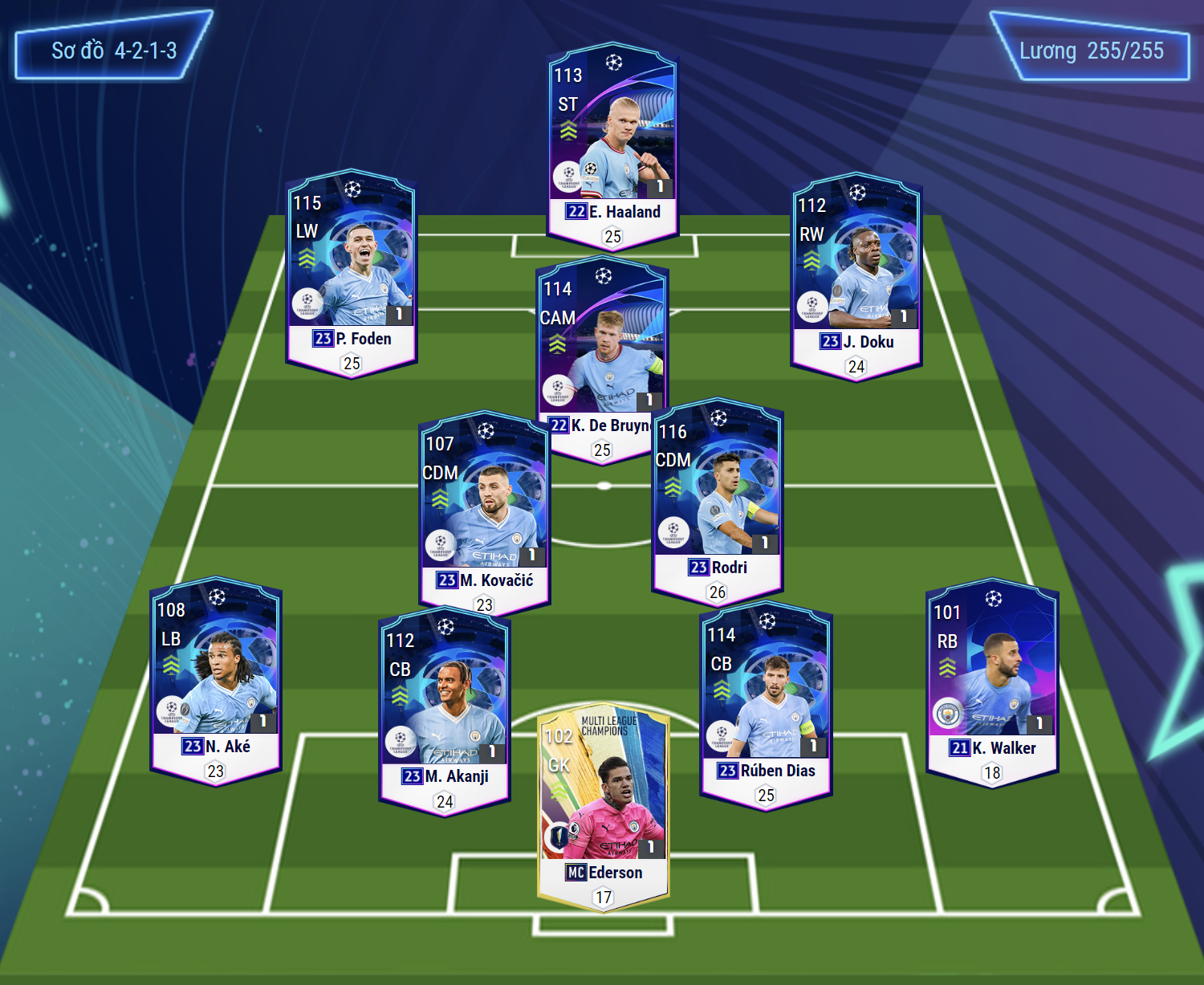
Task: Pick the M. Akanji centre-back card
Action: [444, 709]
